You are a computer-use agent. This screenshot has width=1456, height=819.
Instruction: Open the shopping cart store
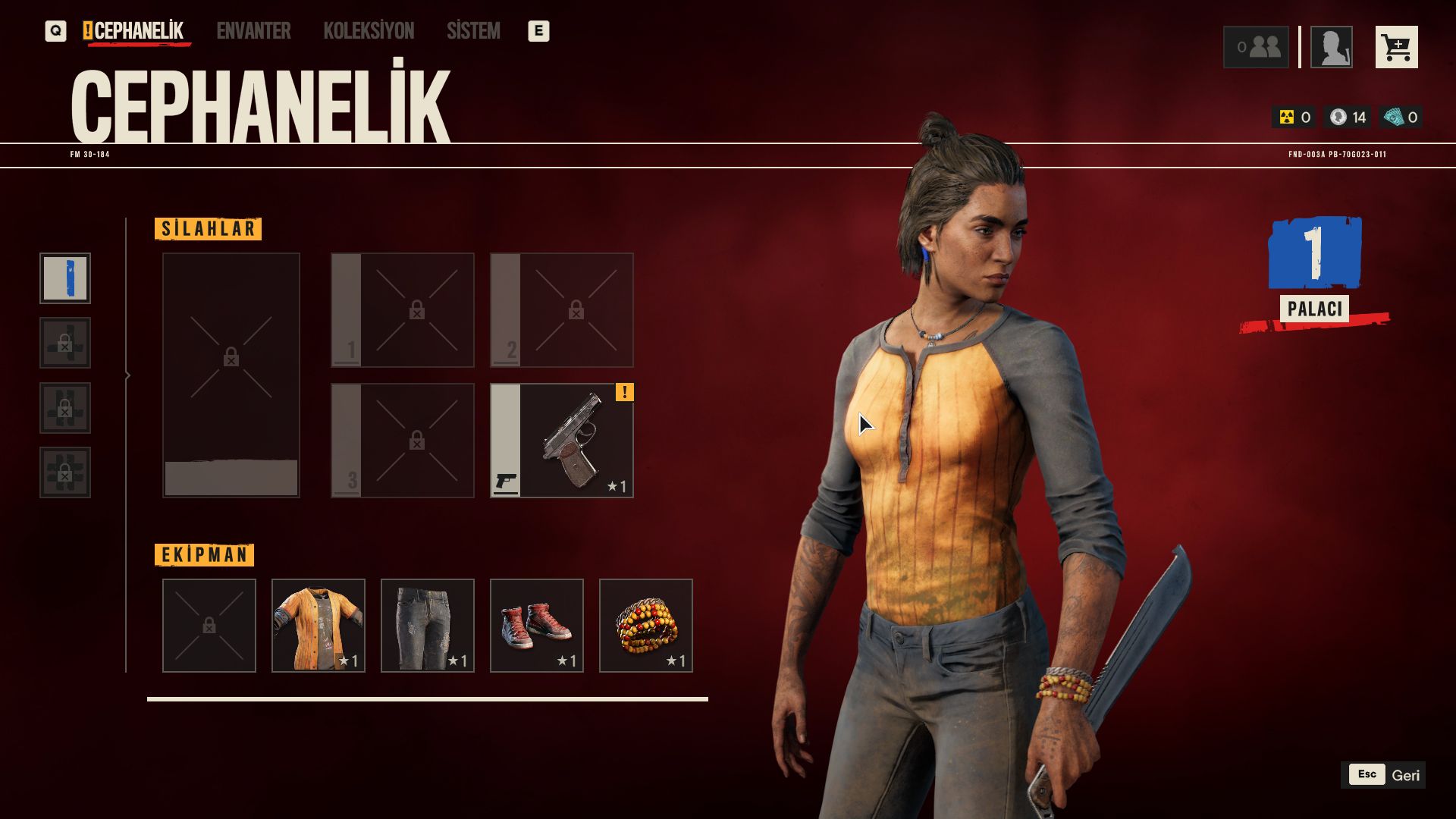(x=1396, y=48)
